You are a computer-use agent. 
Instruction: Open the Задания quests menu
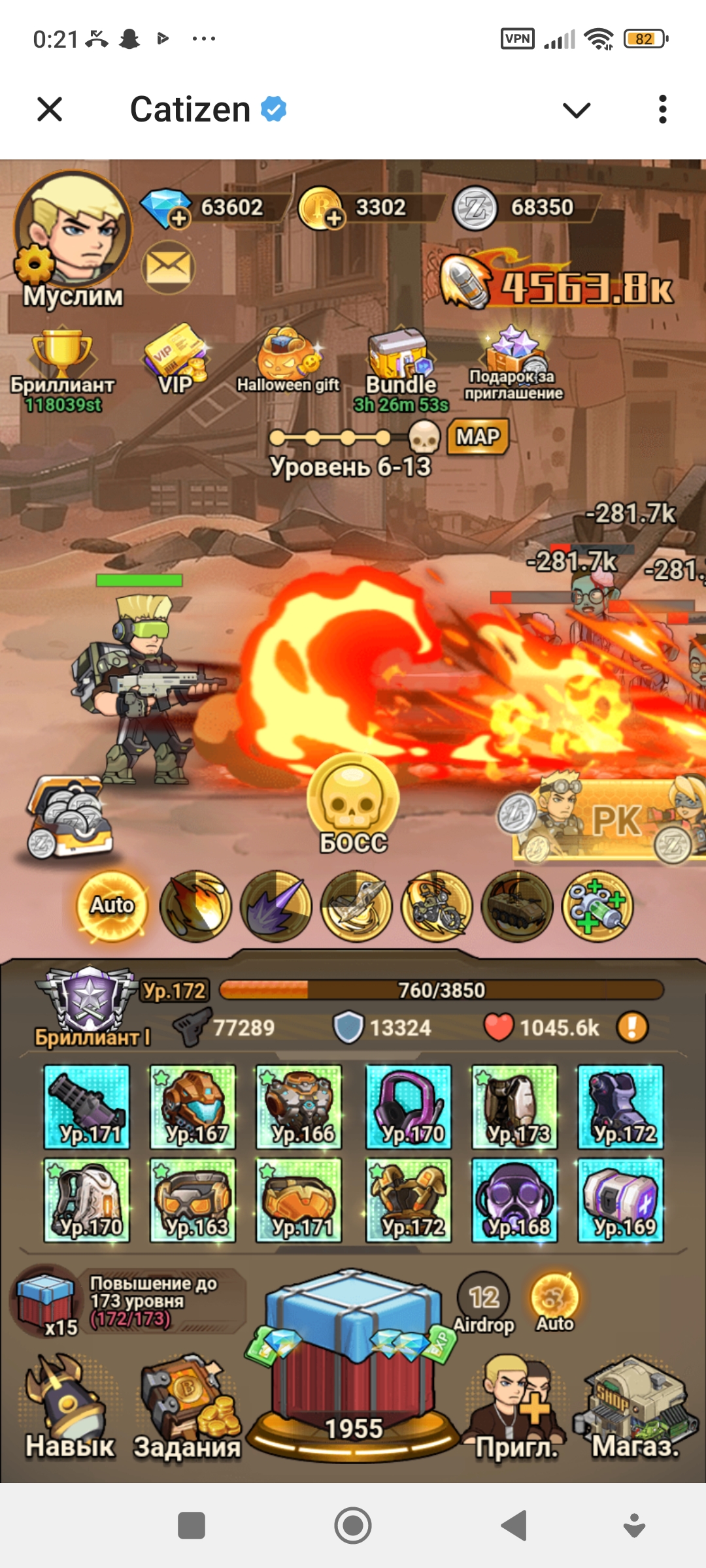click(x=187, y=1411)
